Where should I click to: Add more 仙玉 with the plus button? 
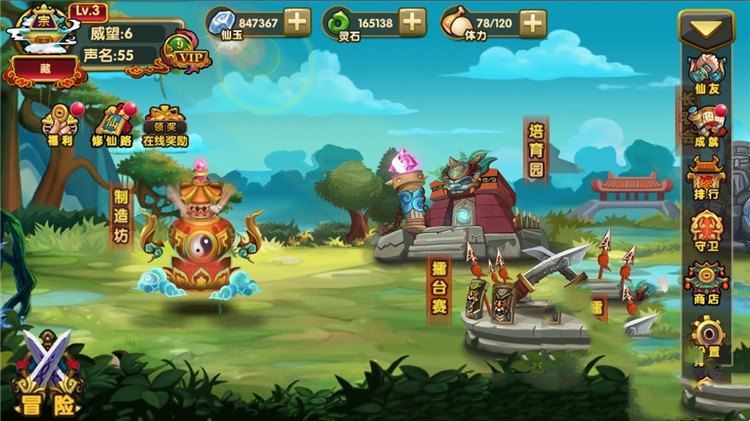297,21
